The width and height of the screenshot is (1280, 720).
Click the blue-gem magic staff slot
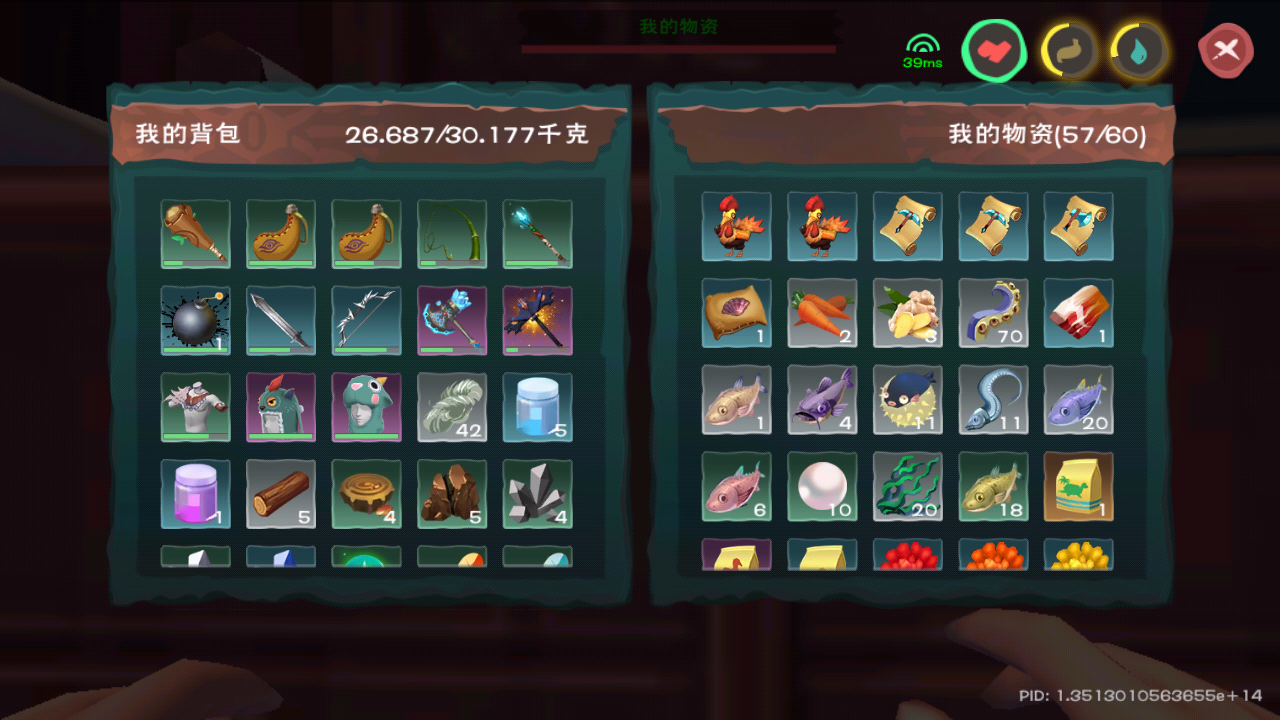click(x=537, y=234)
